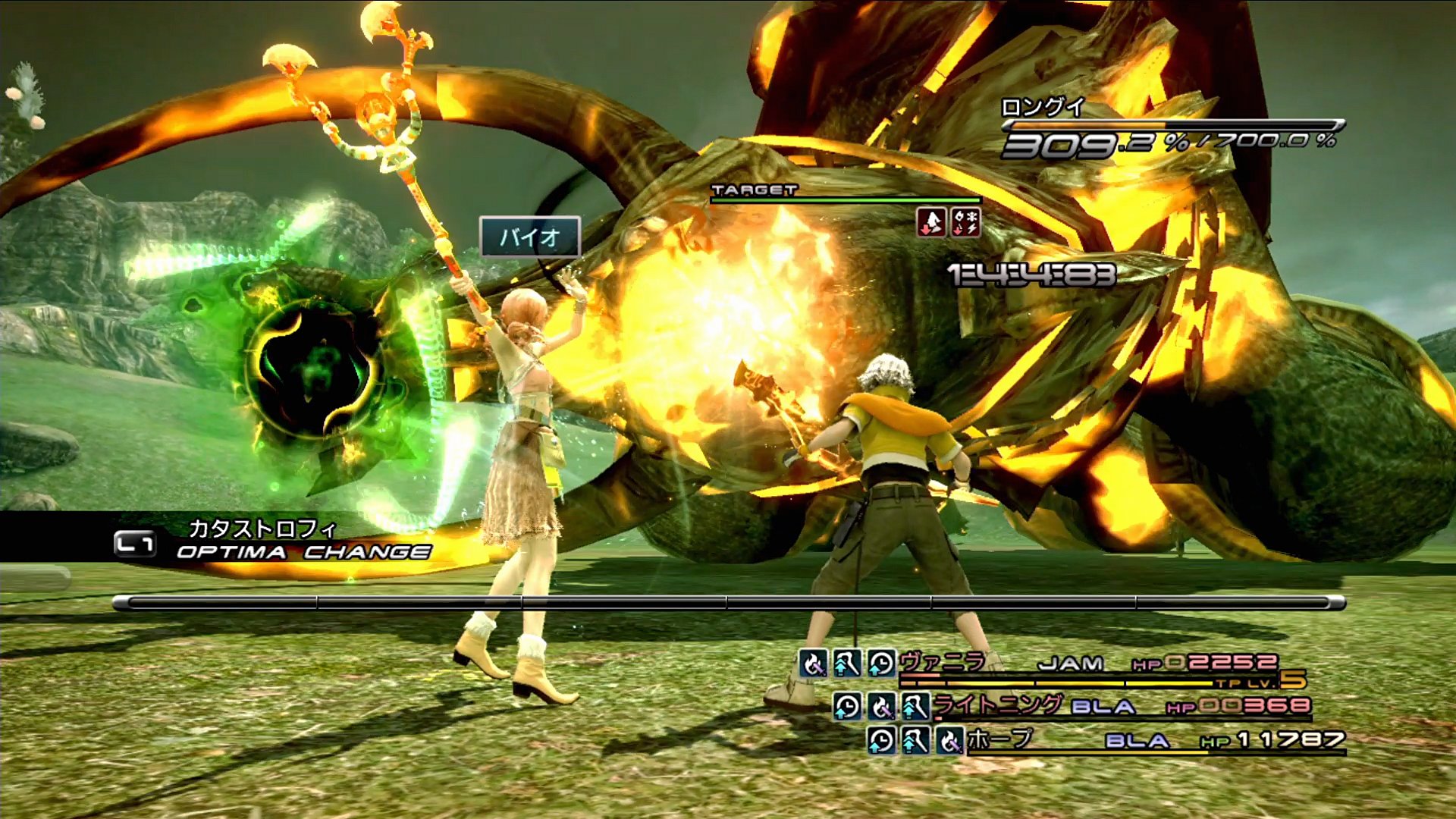This screenshot has height=819, width=1456.
Task: Click Hope's BLA role label
Action: 1136,740
